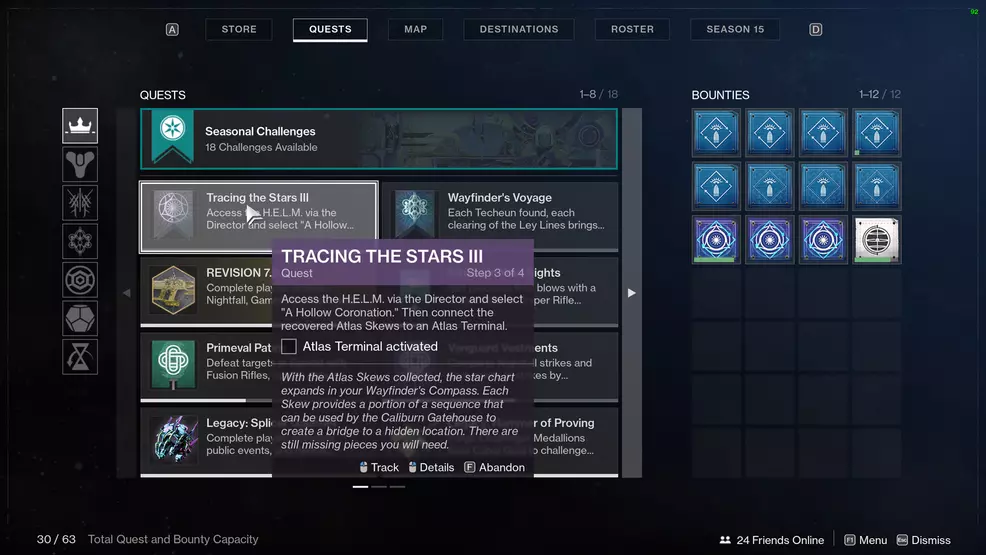Image resolution: width=986 pixels, height=555 pixels.
Task: Switch to the Map tab
Action: (x=416, y=29)
